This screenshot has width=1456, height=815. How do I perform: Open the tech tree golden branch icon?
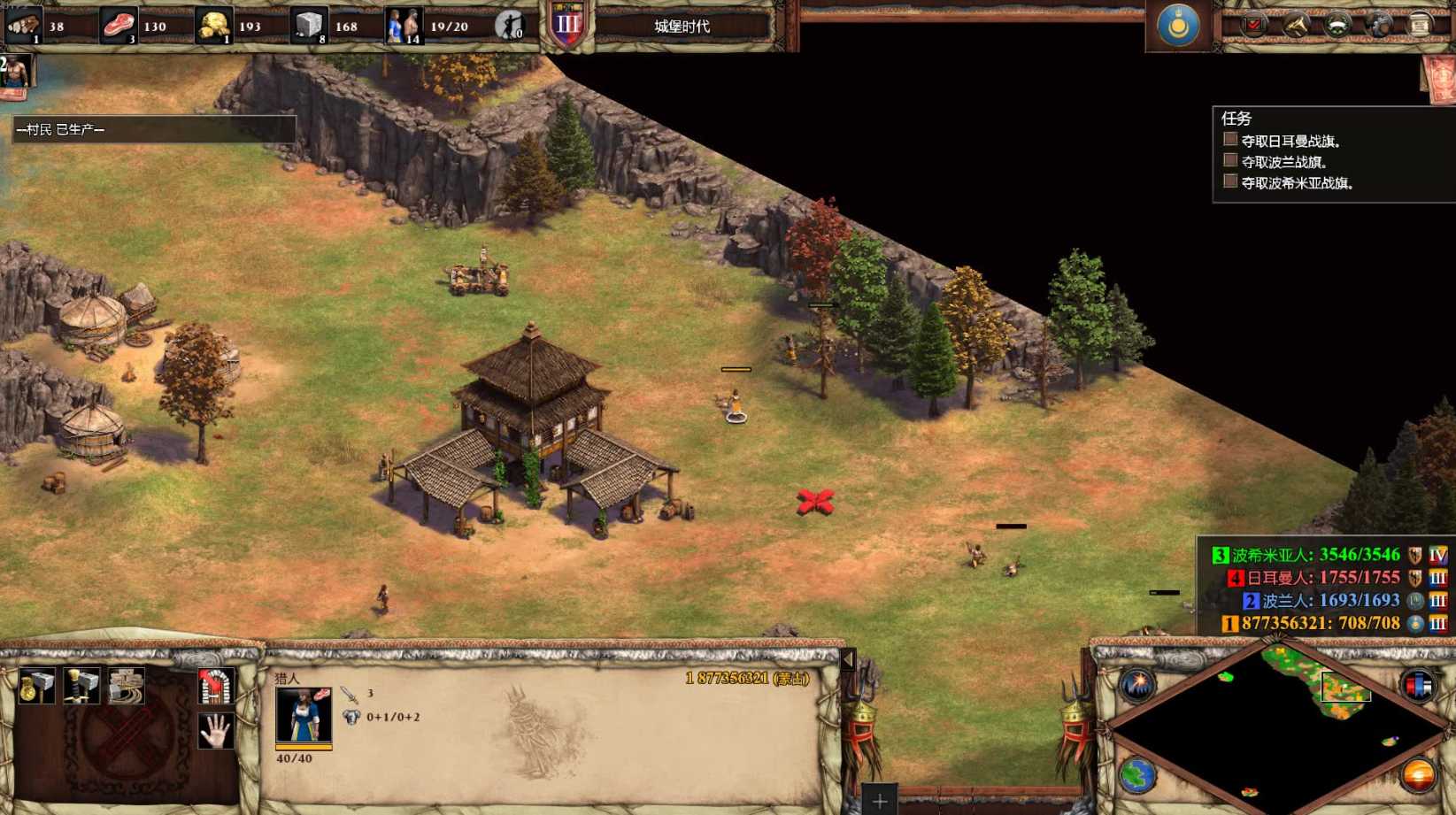click(1296, 26)
